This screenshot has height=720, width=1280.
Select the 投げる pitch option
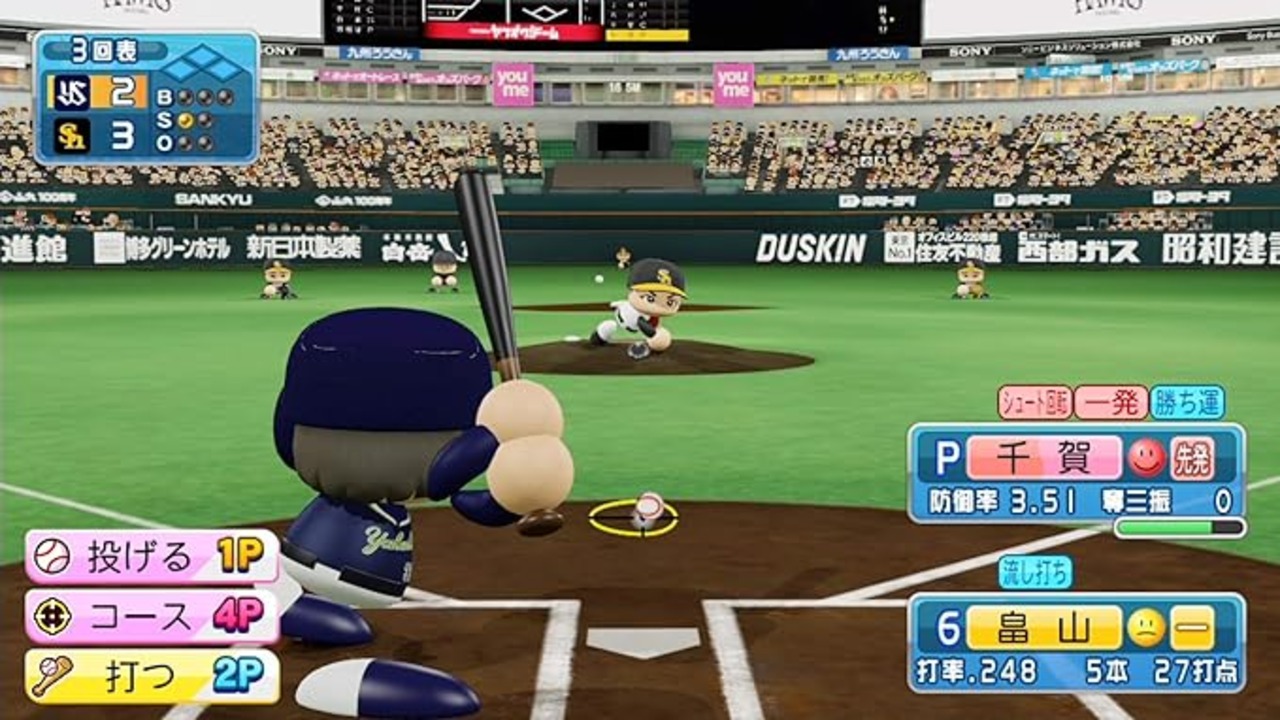[x=152, y=557]
